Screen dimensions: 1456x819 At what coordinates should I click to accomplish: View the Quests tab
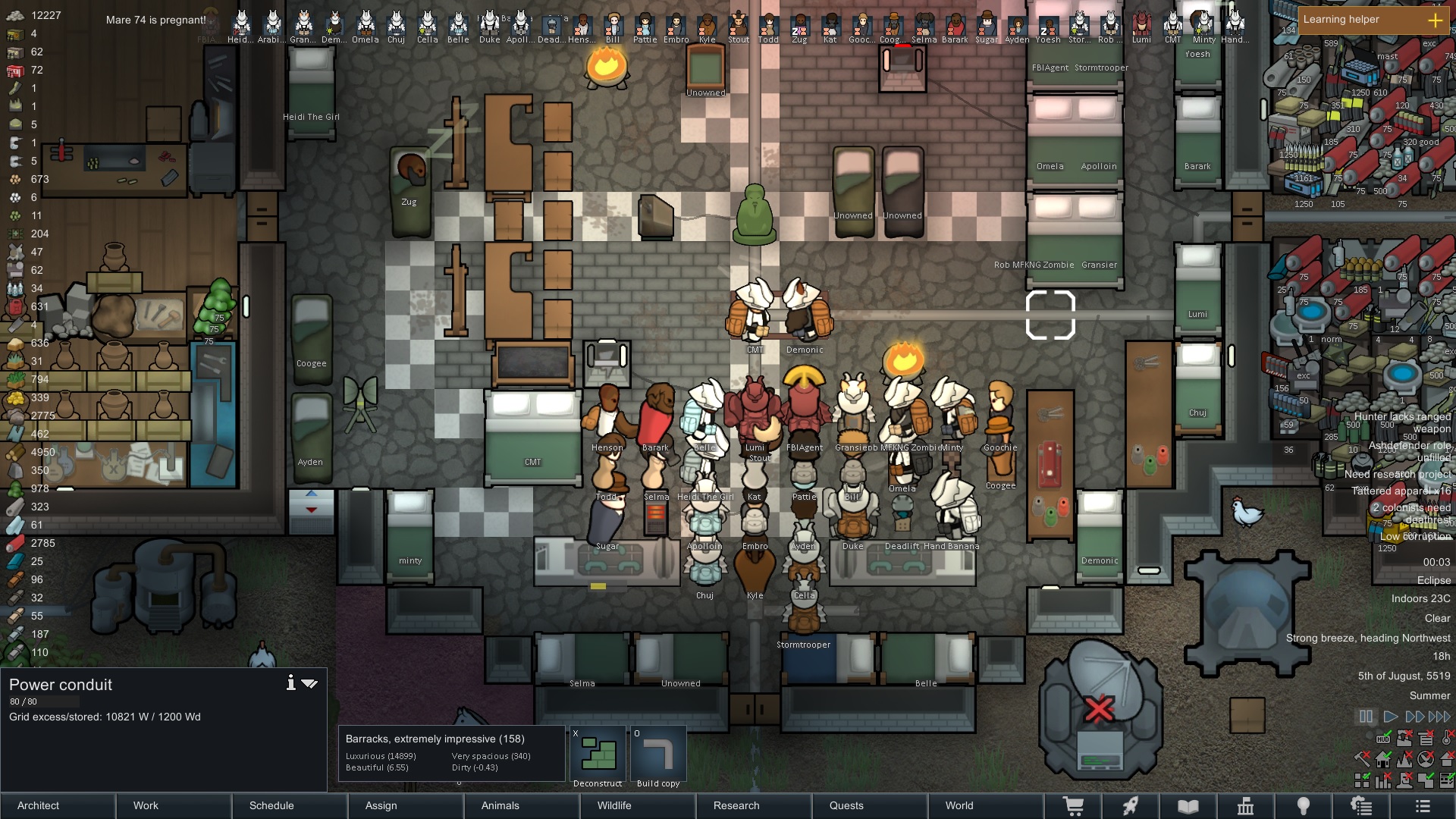[x=870, y=805]
